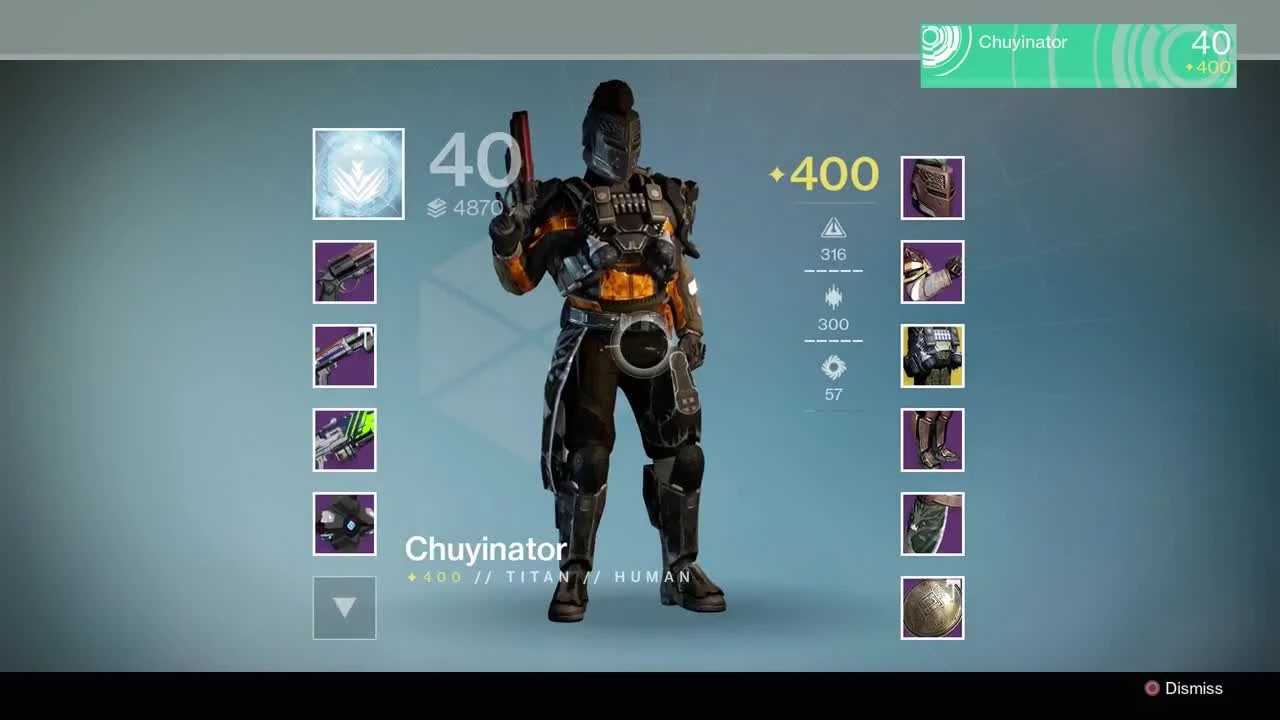This screenshot has height=720, width=1280.
Task: Open the chest armor slot
Action: point(932,355)
